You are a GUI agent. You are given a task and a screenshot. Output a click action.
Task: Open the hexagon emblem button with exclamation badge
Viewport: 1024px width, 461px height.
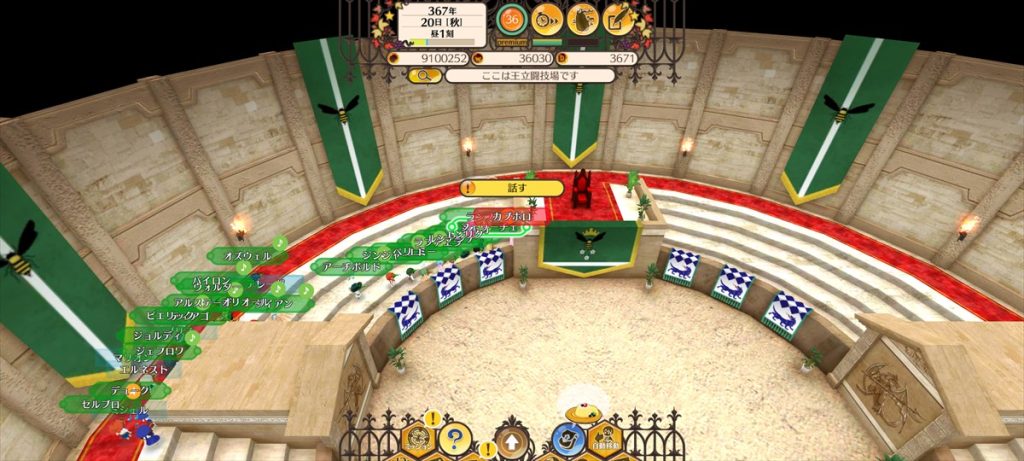[x=418, y=438]
